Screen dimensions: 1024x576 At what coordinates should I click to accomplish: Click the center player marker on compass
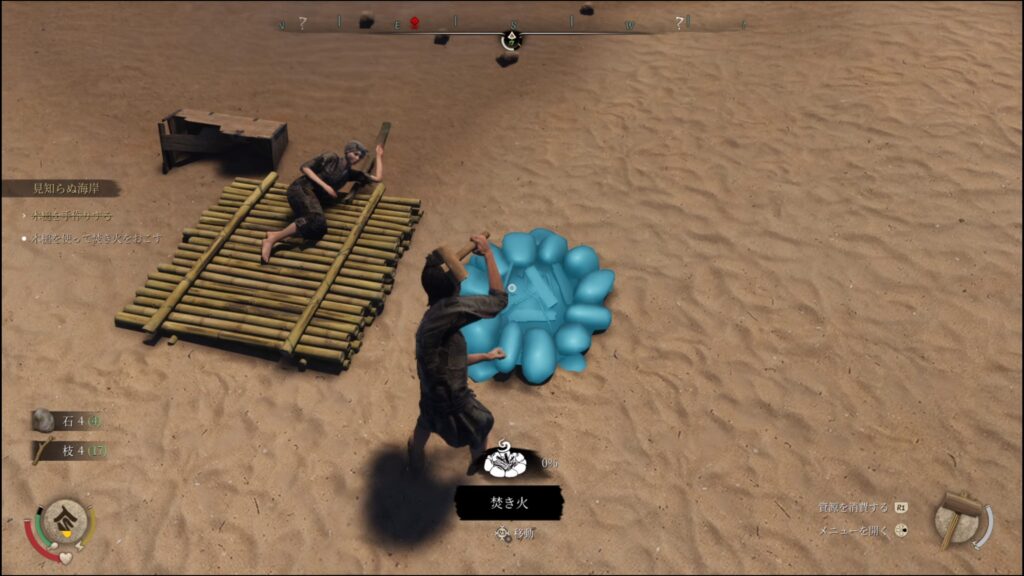click(511, 39)
